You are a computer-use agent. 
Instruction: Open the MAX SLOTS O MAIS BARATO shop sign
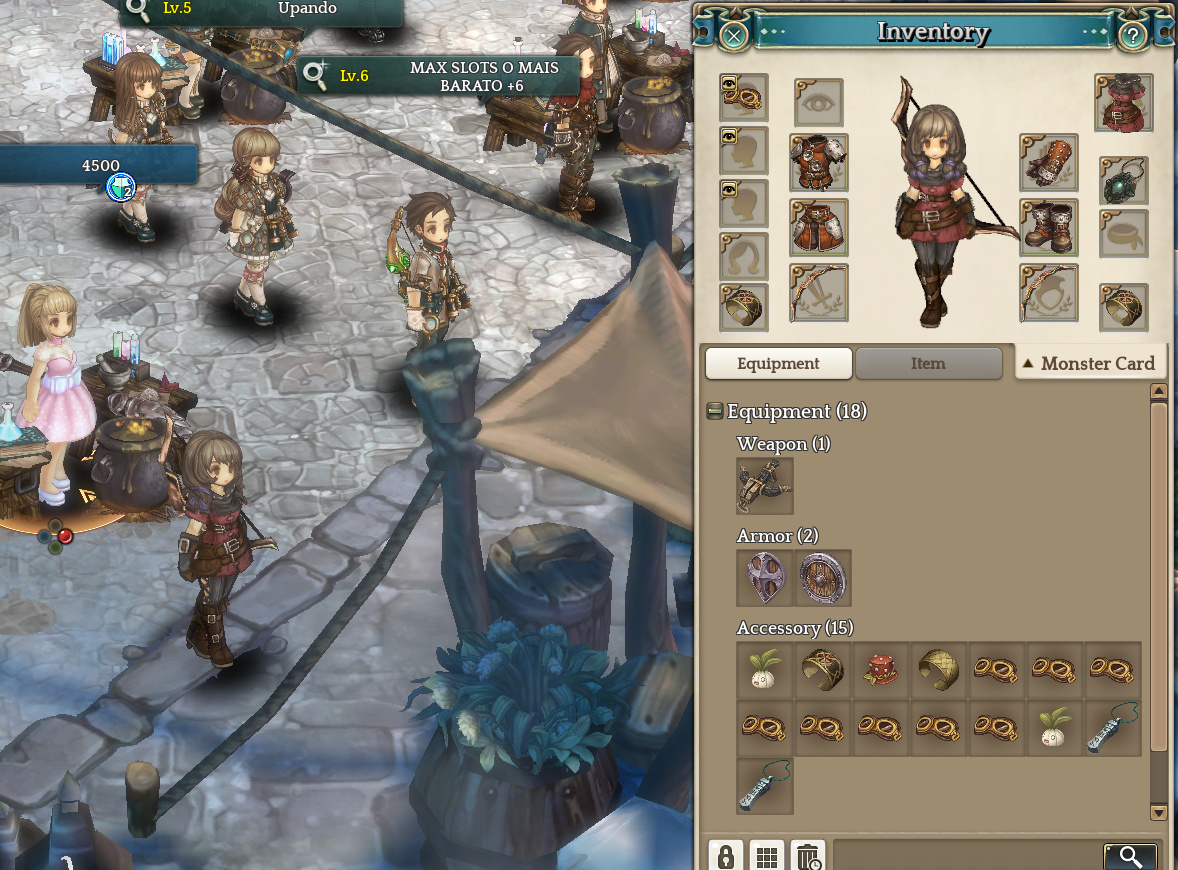coord(440,76)
